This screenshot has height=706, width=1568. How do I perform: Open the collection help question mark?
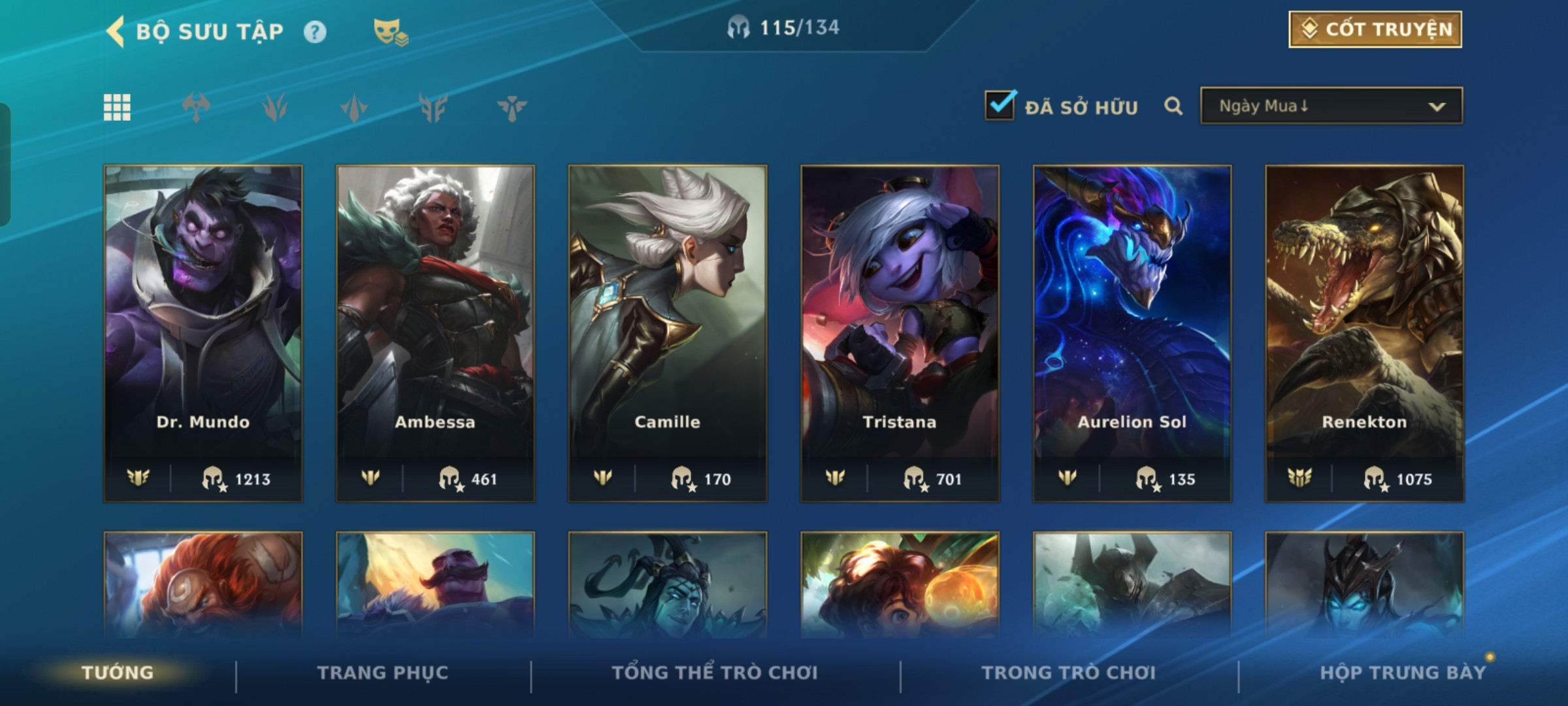(315, 32)
